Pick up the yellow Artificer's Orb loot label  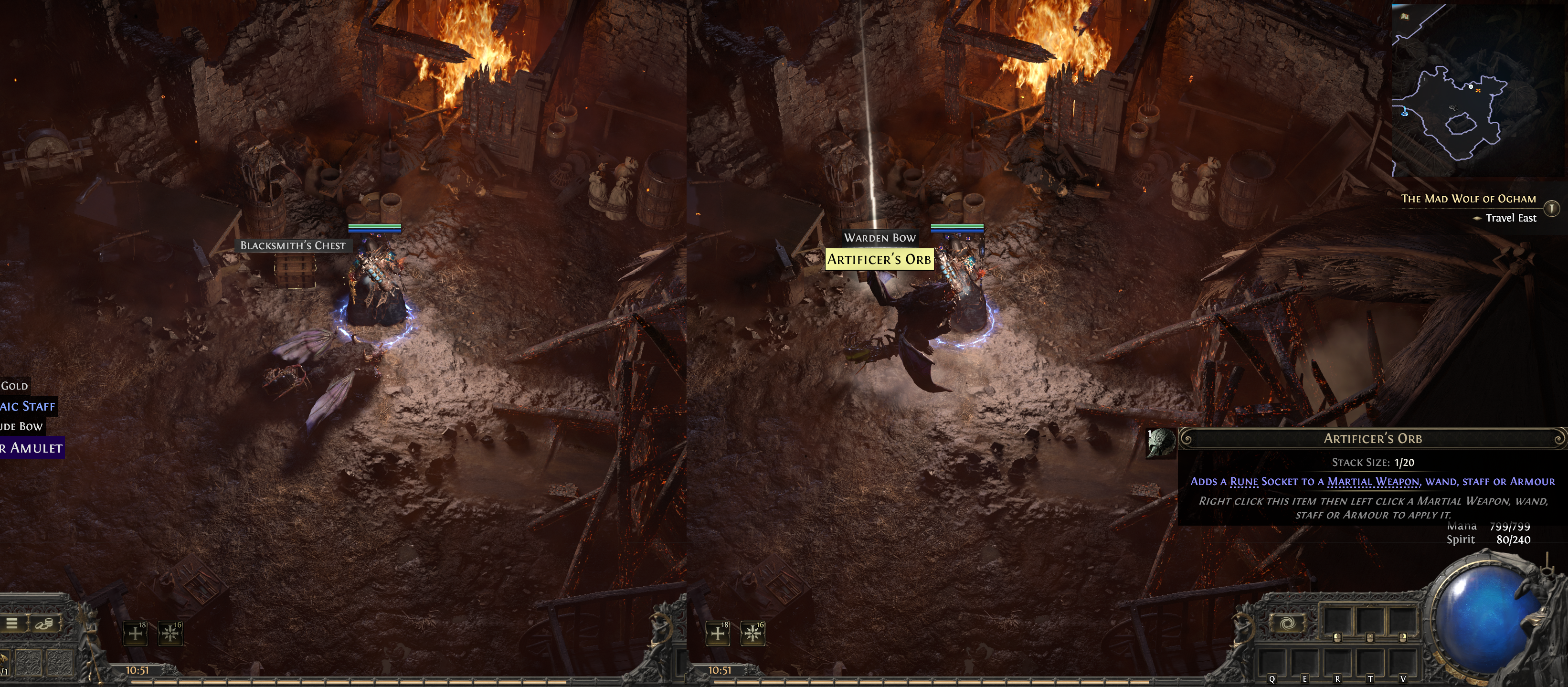click(879, 259)
